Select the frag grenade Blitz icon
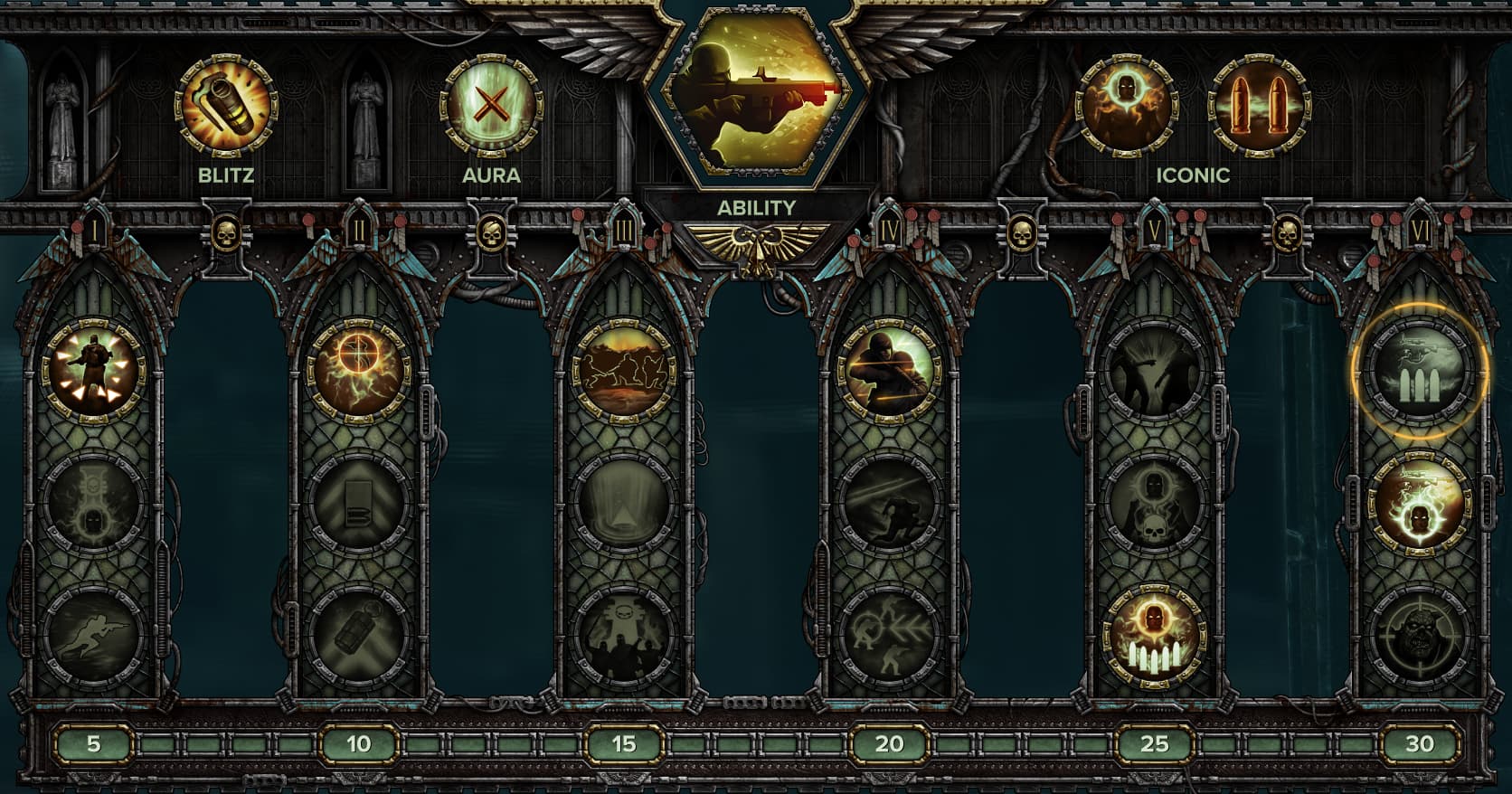 click(x=226, y=108)
